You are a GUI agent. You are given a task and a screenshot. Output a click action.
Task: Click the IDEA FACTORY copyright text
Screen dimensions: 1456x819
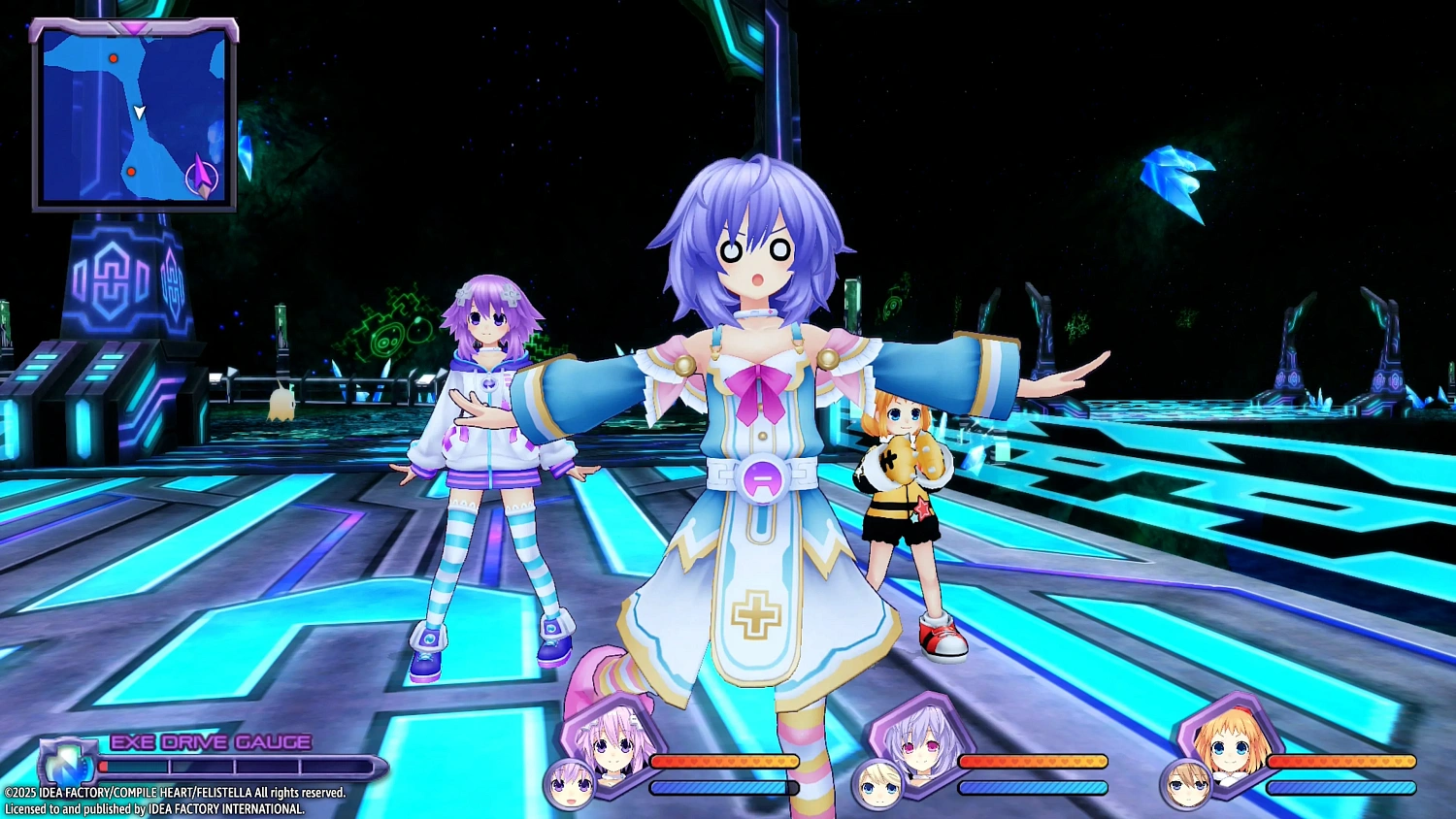173,792
